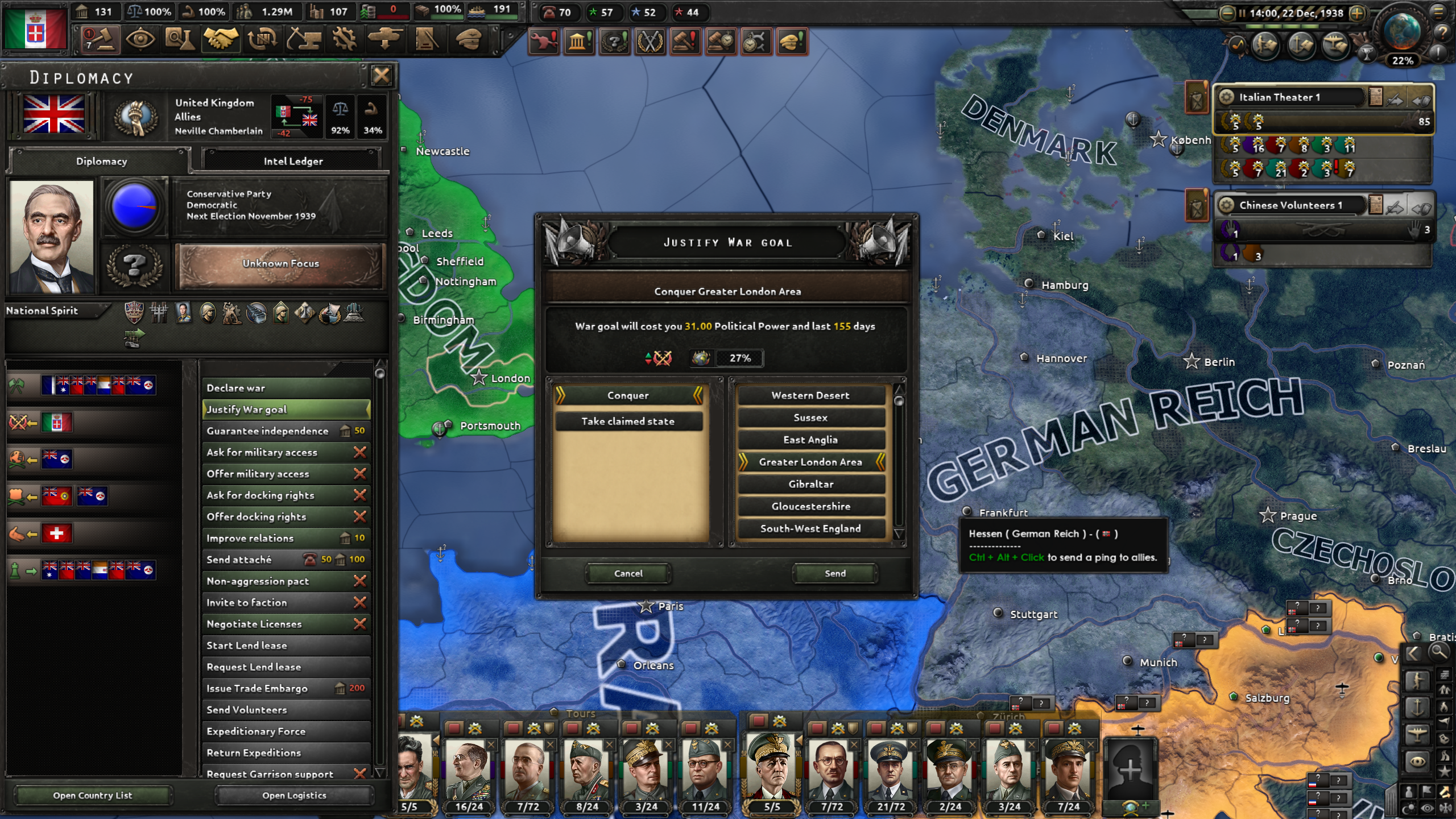Image resolution: width=1456 pixels, height=819 pixels.
Task: Pick the Take claimed state war goal
Action: [627, 421]
